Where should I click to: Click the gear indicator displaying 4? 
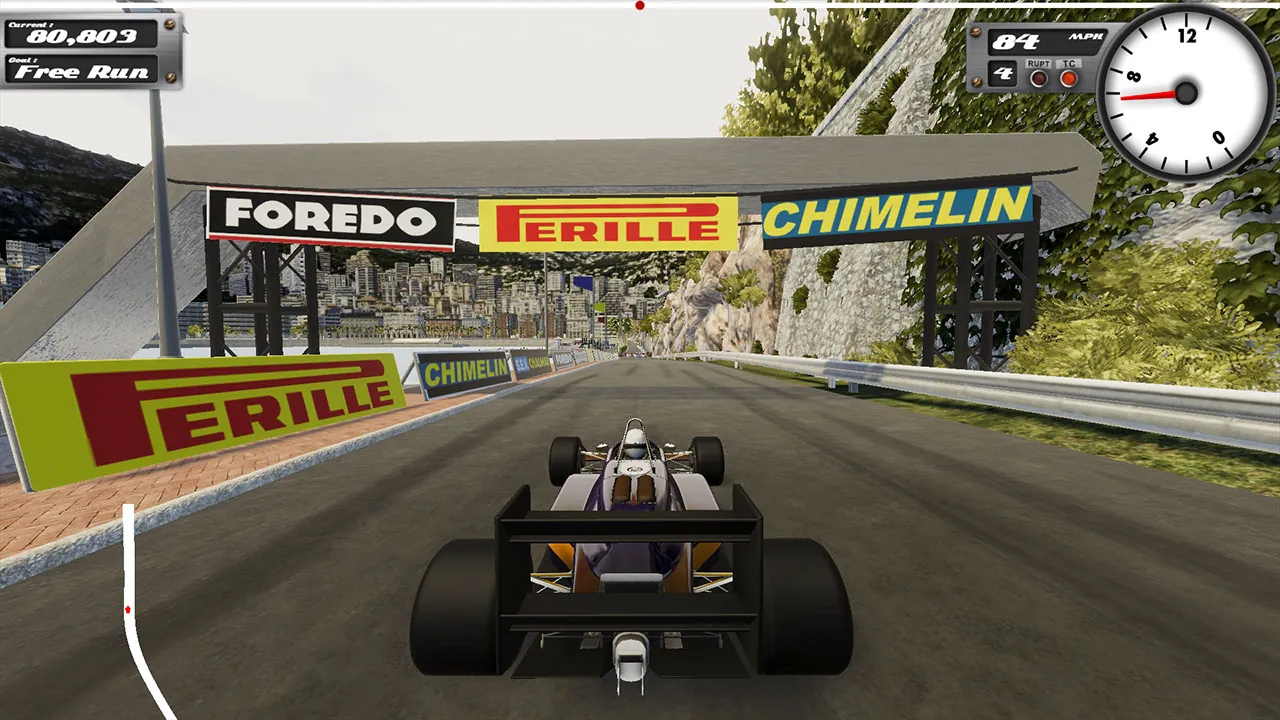coord(1003,72)
